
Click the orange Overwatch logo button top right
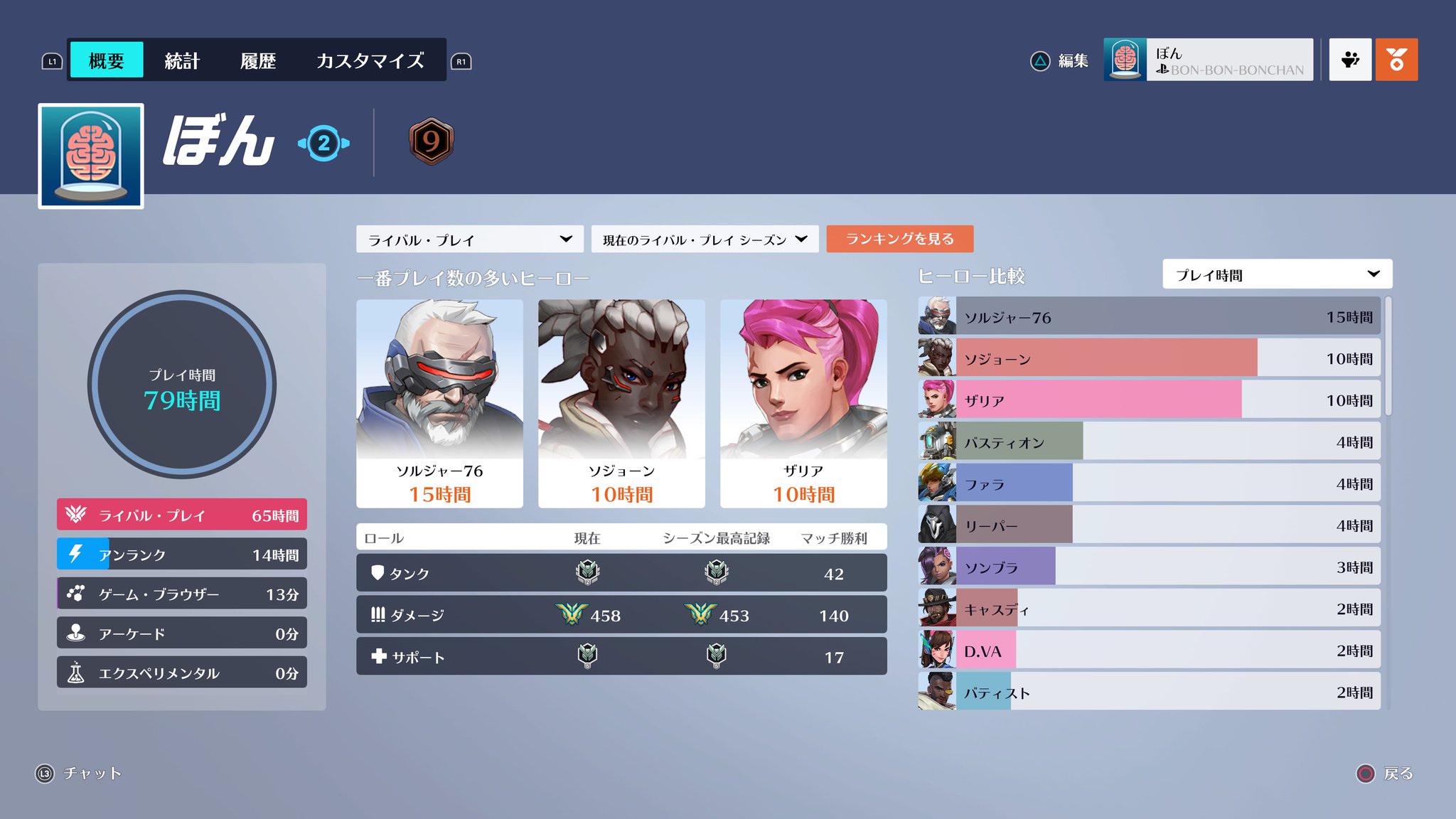tap(1397, 58)
